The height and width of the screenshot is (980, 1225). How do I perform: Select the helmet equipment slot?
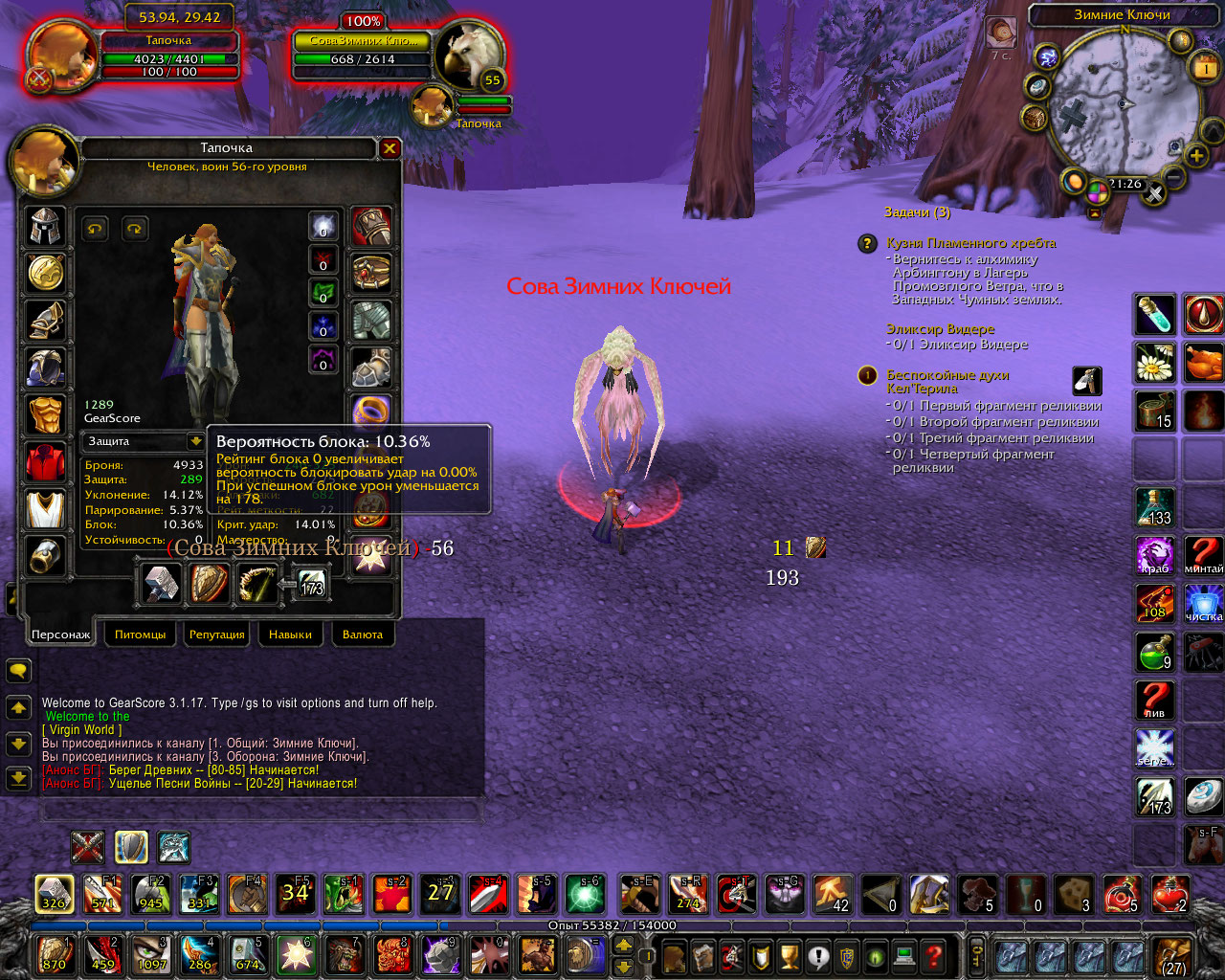[45, 228]
